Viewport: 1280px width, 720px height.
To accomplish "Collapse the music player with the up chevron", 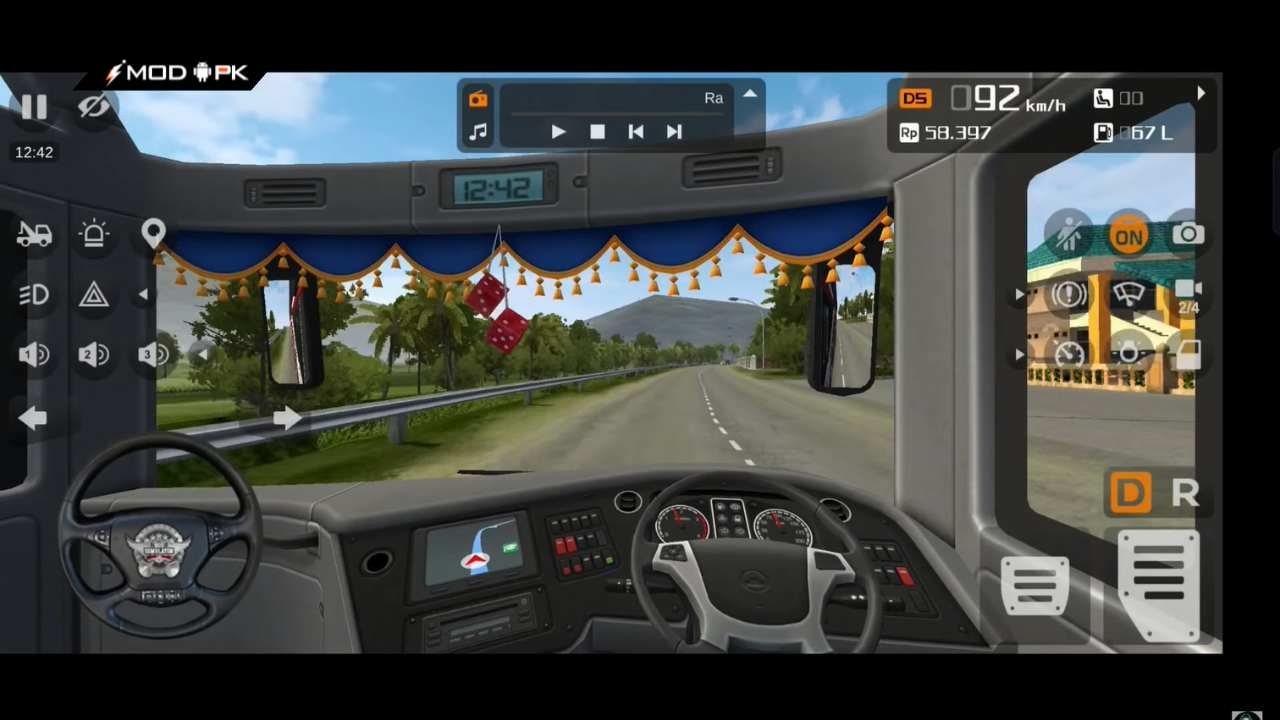I will [x=750, y=92].
